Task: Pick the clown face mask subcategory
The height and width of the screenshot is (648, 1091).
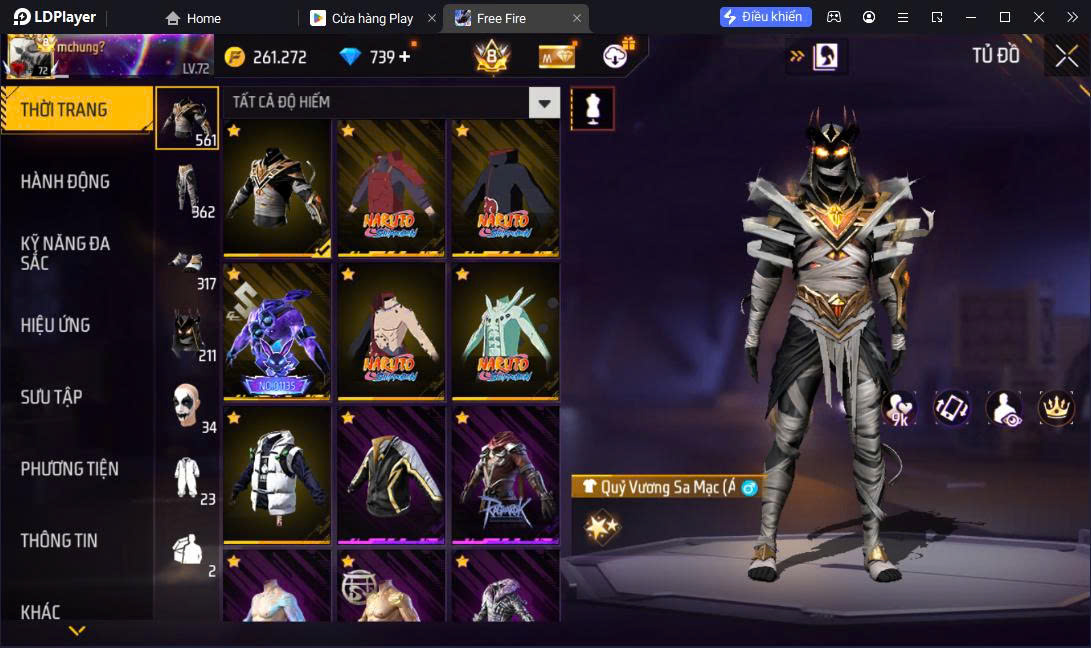Action: click(x=187, y=406)
